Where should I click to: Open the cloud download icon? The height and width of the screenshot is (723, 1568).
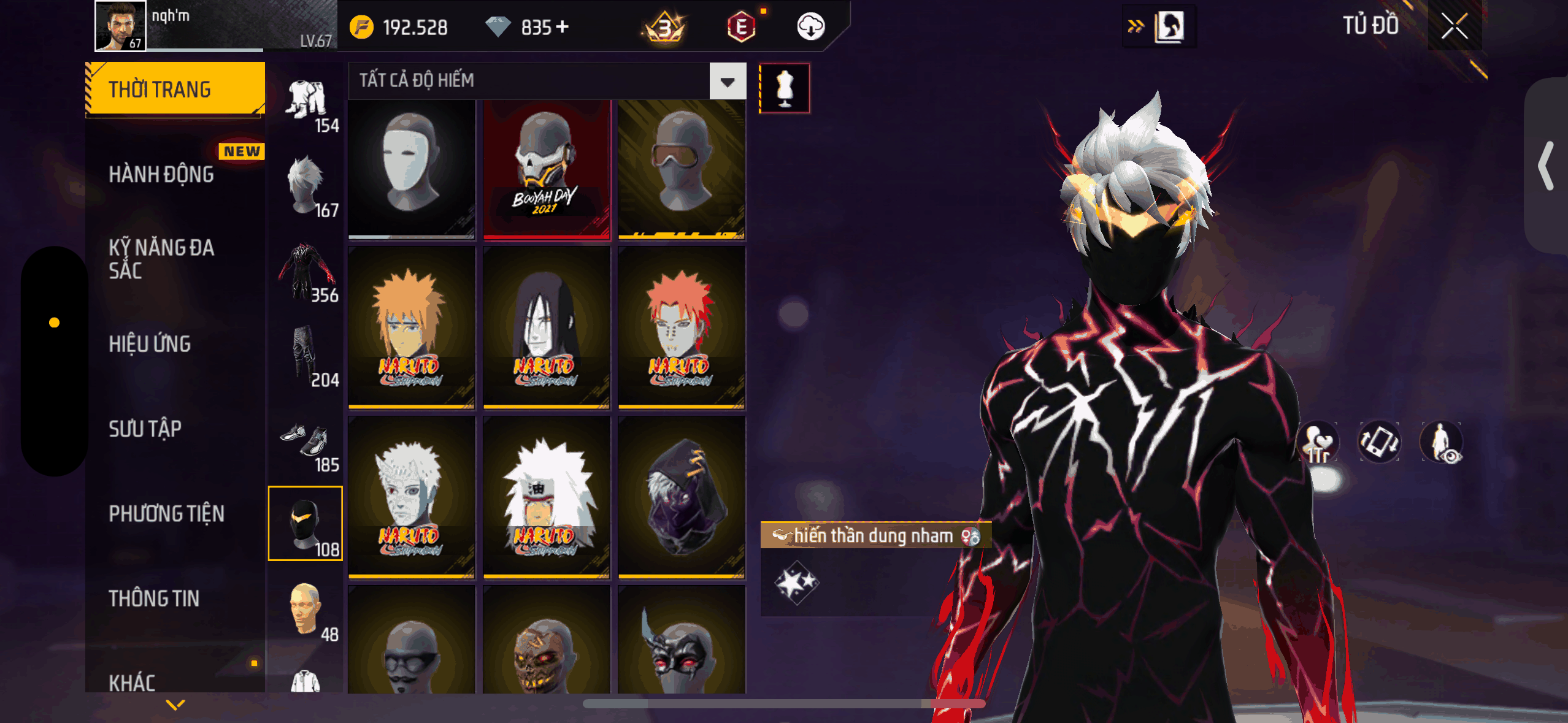click(x=810, y=27)
